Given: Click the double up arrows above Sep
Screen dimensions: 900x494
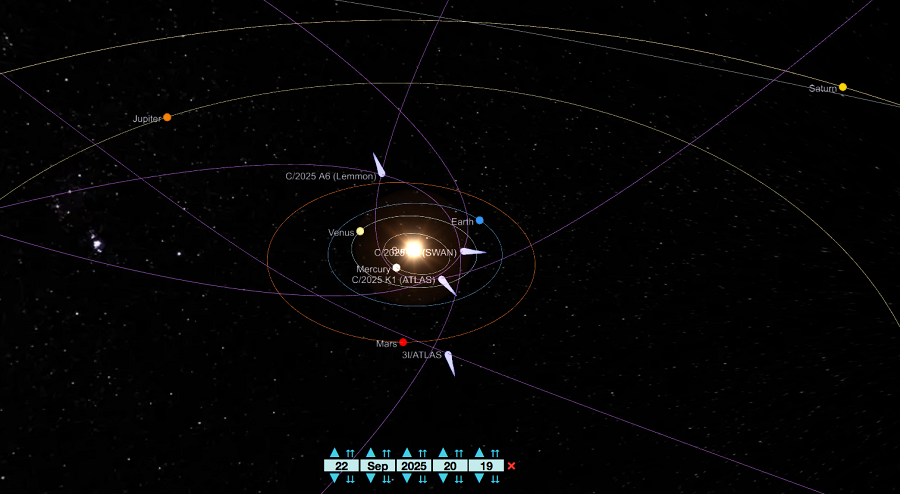Looking at the screenshot, I should (x=386, y=453).
